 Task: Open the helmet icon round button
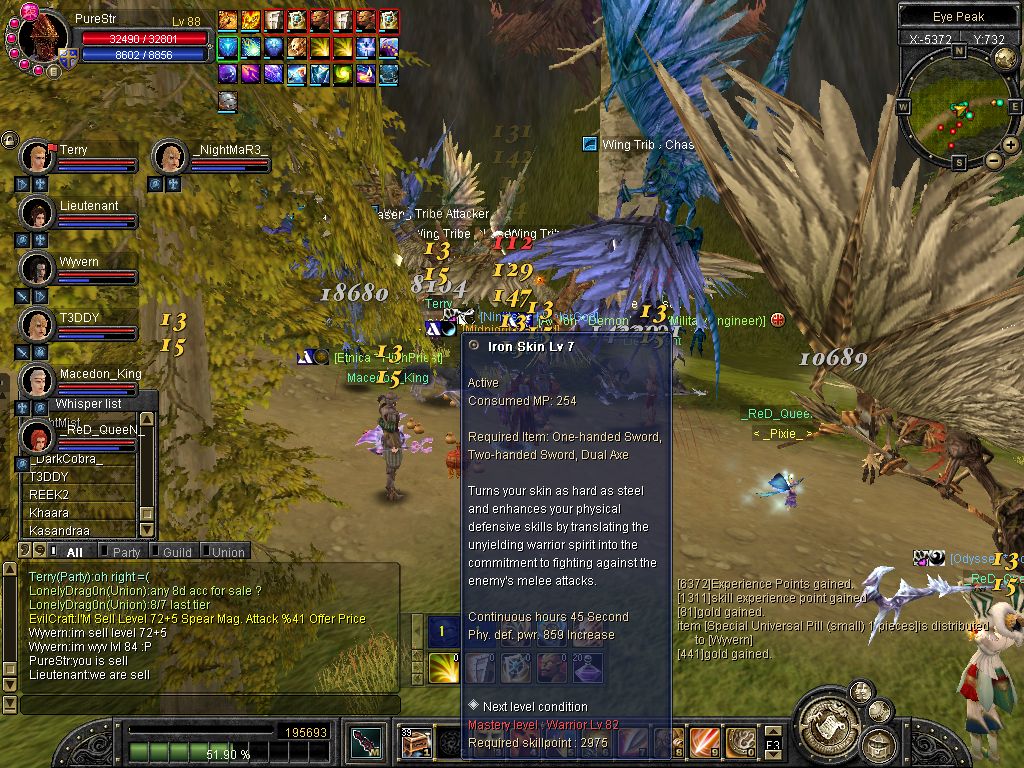879,743
